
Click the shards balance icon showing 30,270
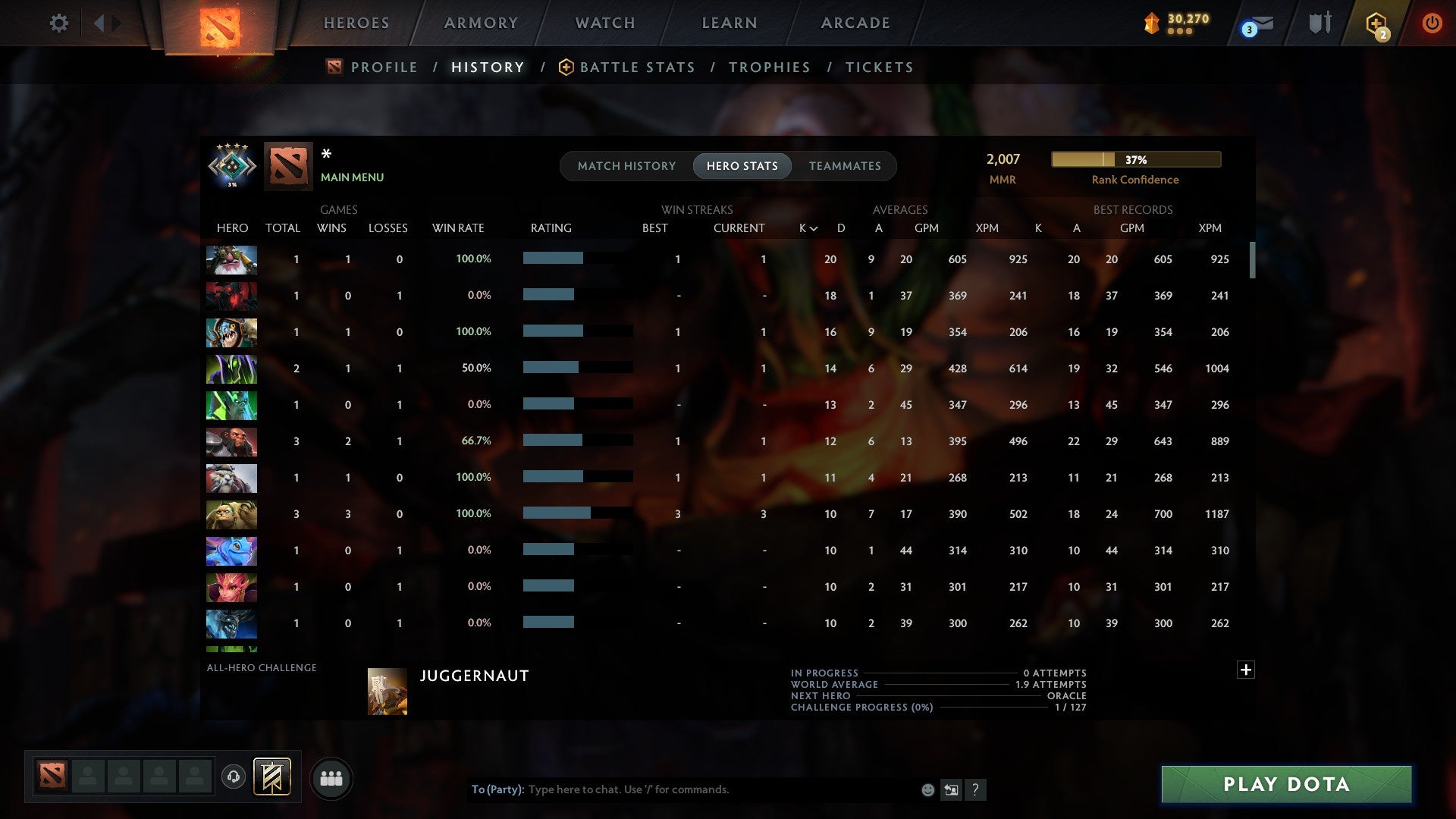1152,23
